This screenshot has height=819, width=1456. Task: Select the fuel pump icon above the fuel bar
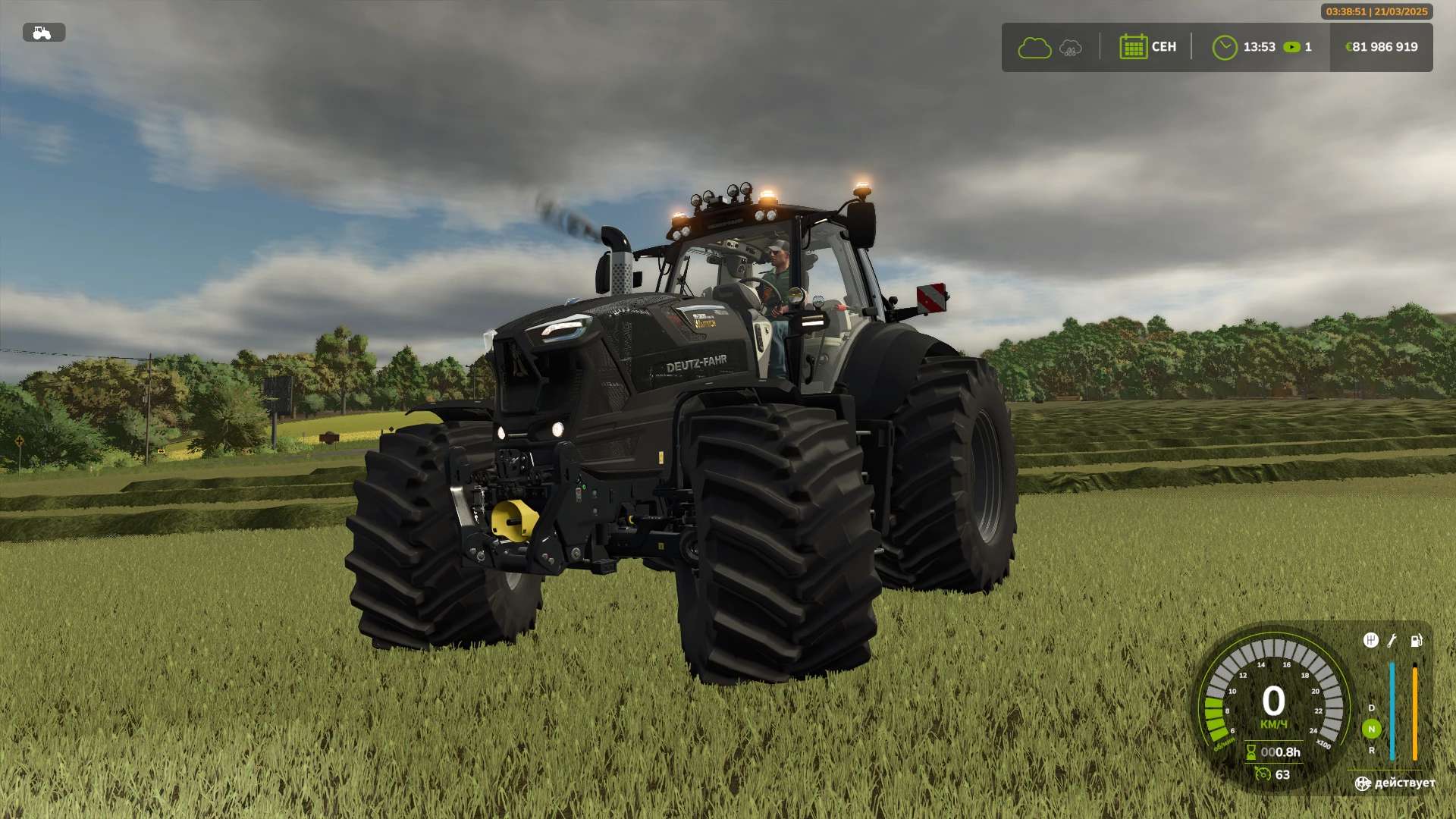[1416, 642]
